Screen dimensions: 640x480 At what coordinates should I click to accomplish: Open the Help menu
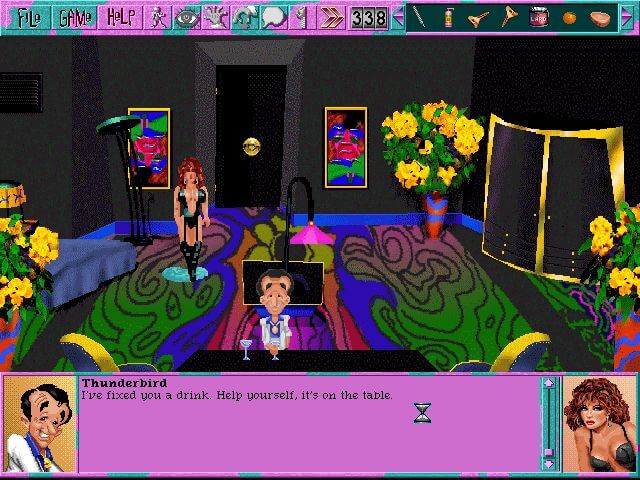pyautogui.click(x=122, y=17)
